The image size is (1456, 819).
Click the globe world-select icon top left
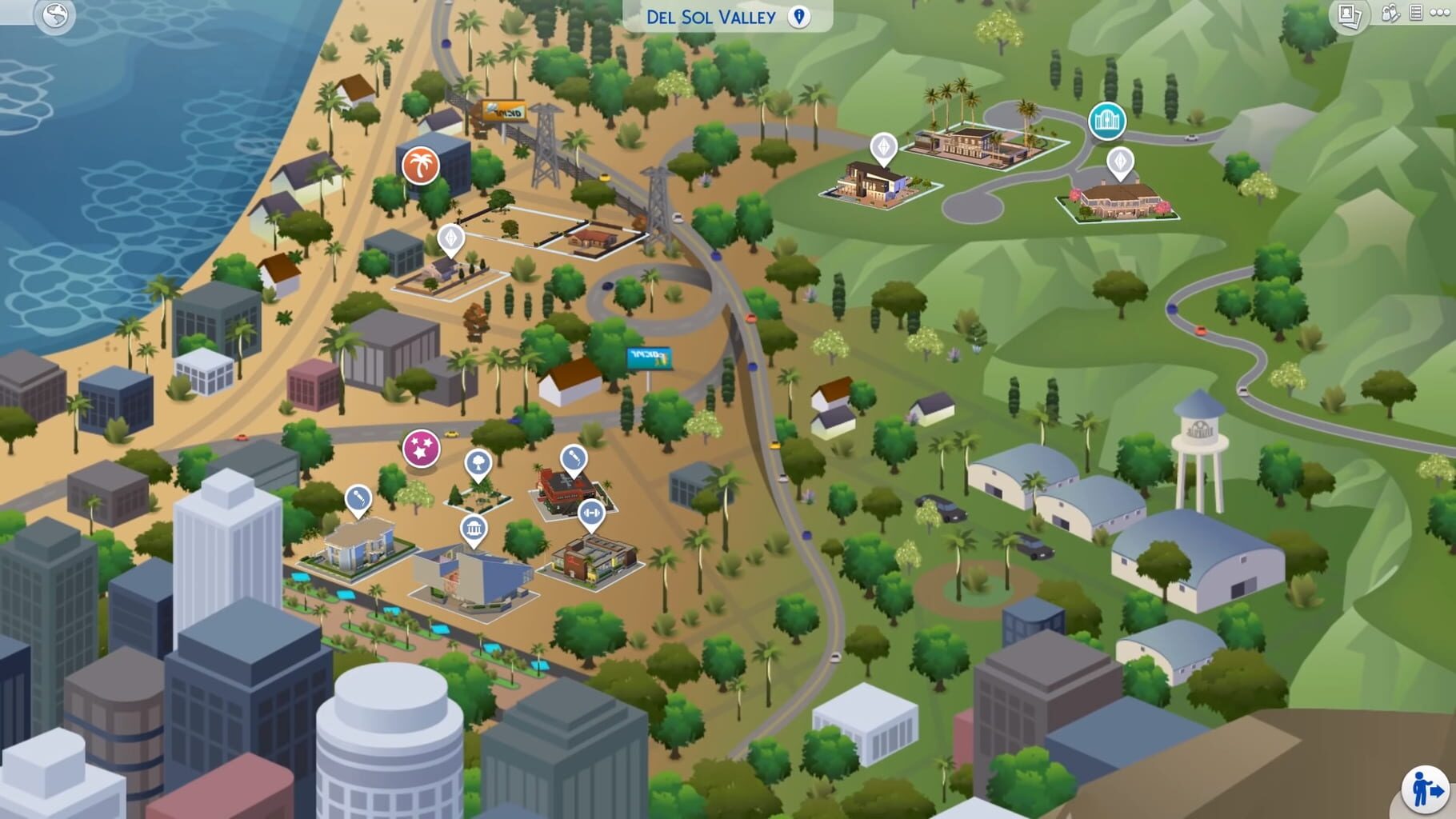[x=54, y=14]
